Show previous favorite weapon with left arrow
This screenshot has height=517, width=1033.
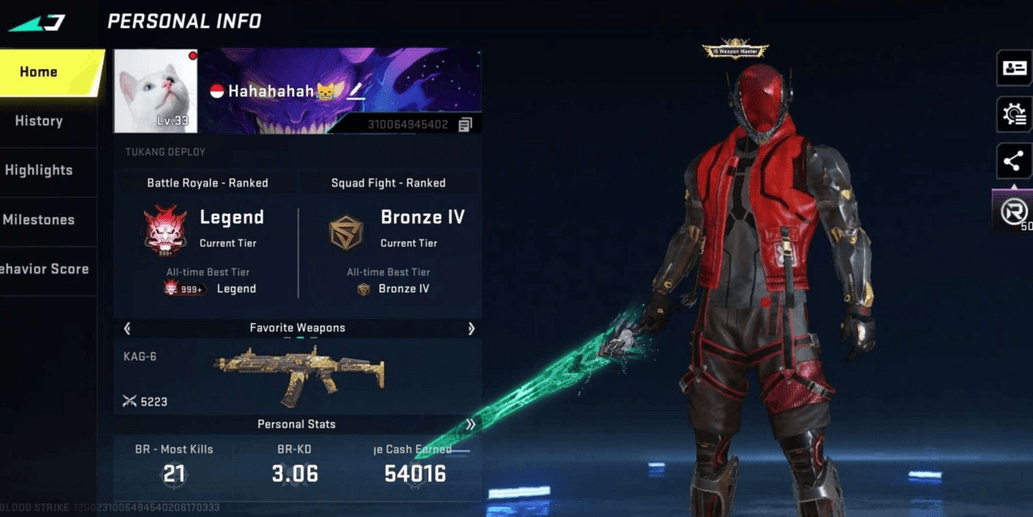point(127,328)
